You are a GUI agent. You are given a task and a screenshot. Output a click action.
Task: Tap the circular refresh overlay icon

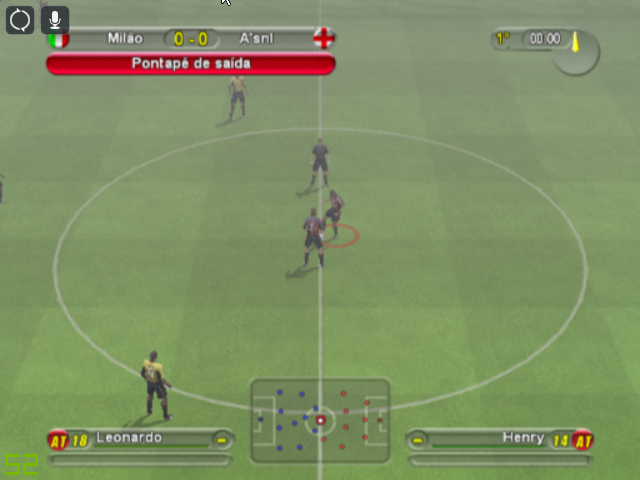click(x=20, y=19)
